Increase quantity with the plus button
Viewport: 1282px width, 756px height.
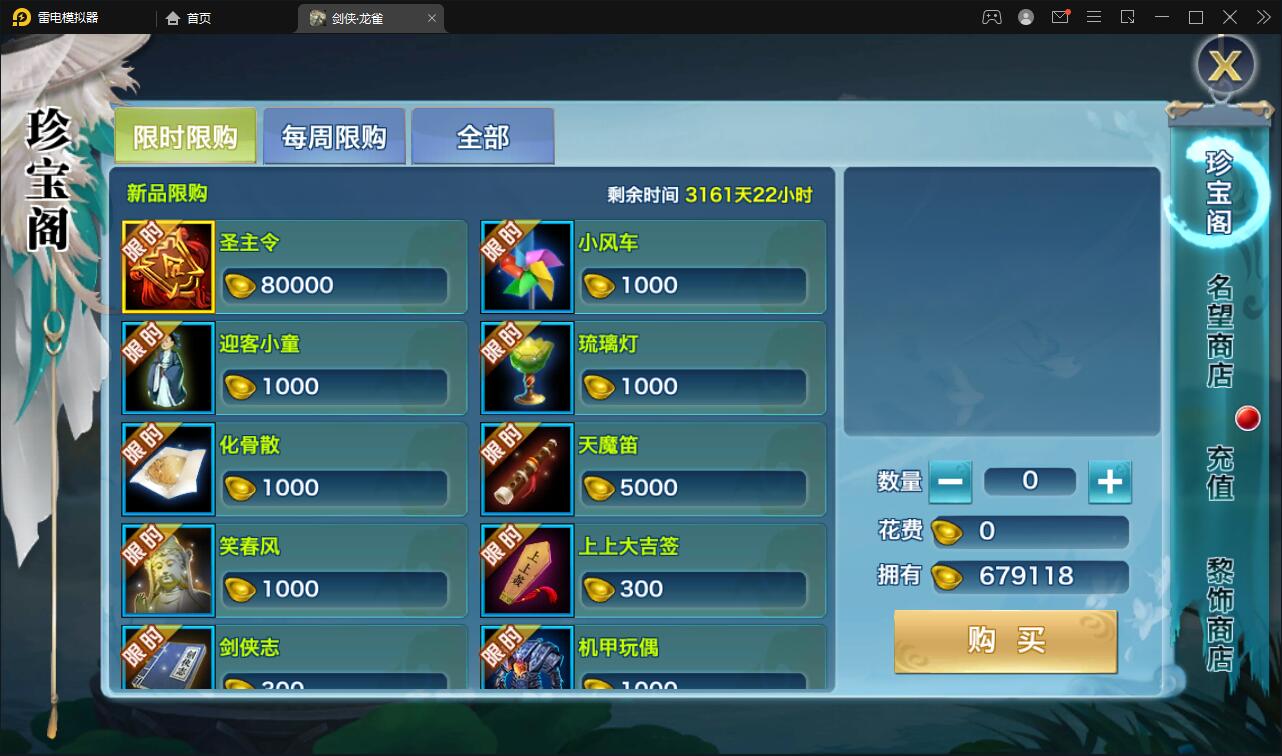coord(1110,481)
